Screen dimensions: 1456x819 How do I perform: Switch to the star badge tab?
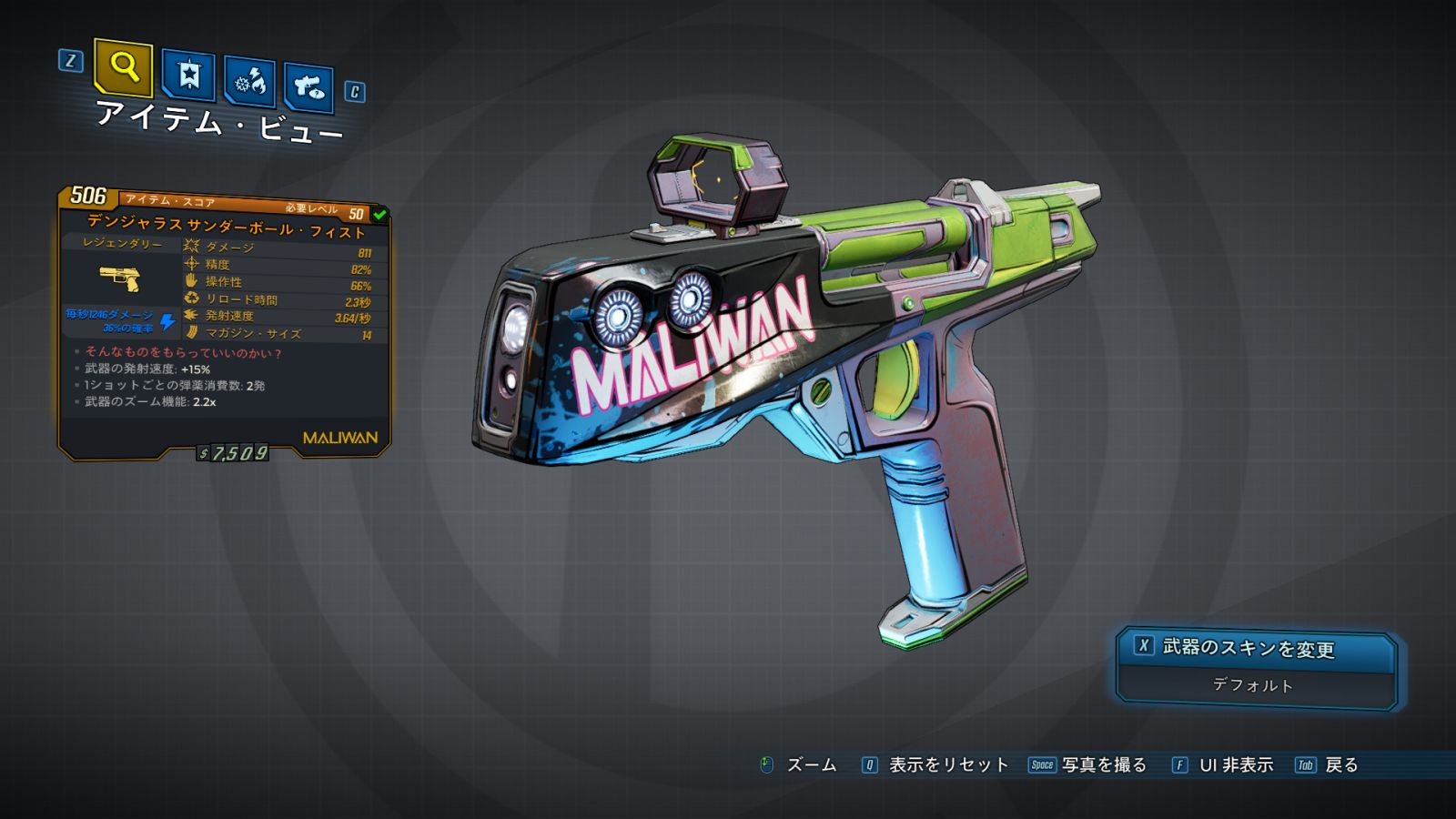188,75
